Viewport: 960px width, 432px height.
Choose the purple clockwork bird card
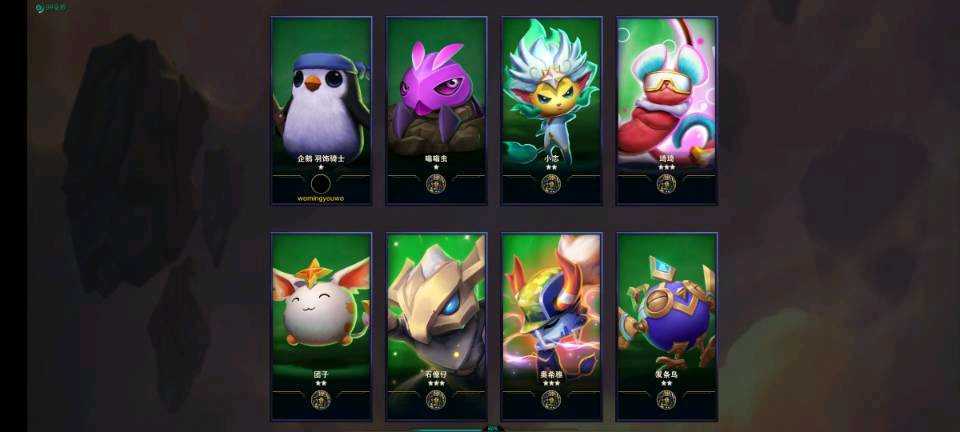[666, 324]
